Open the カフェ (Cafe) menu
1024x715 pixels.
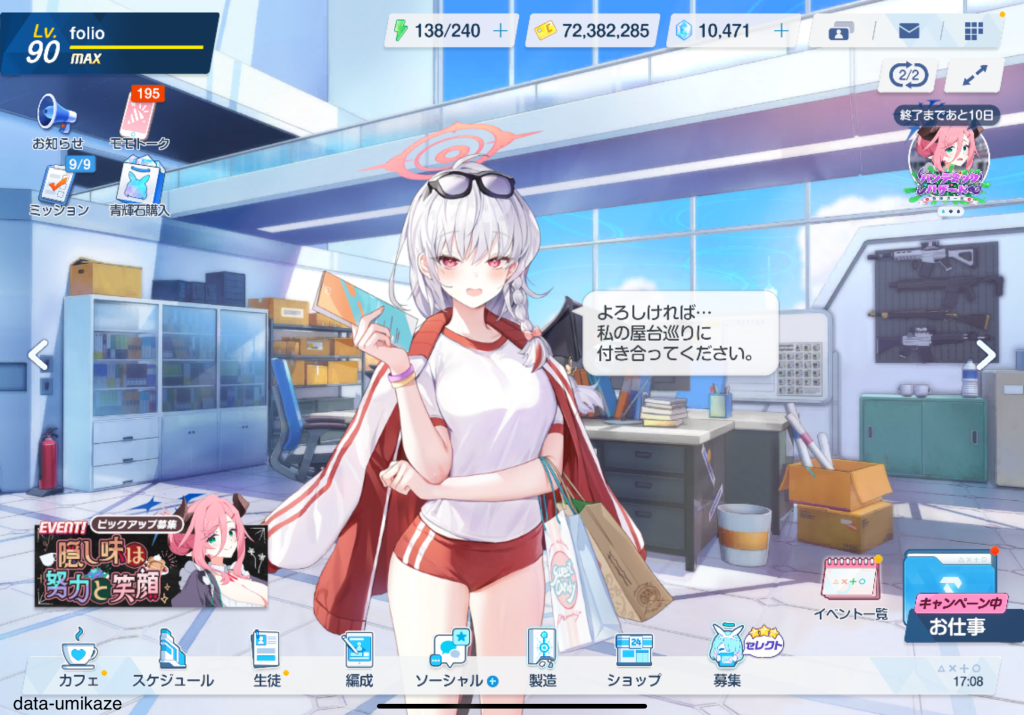coord(79,658)
